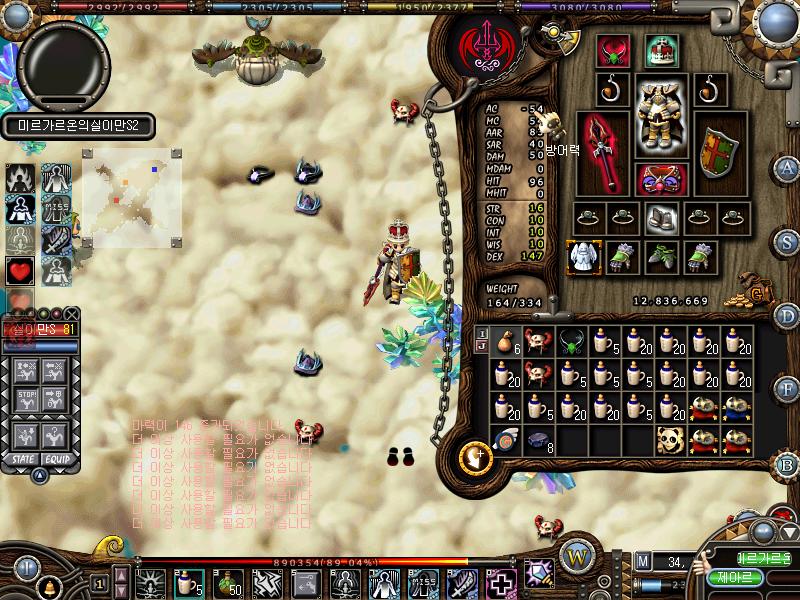Click the equipped boots slot

tap(659, 217)
